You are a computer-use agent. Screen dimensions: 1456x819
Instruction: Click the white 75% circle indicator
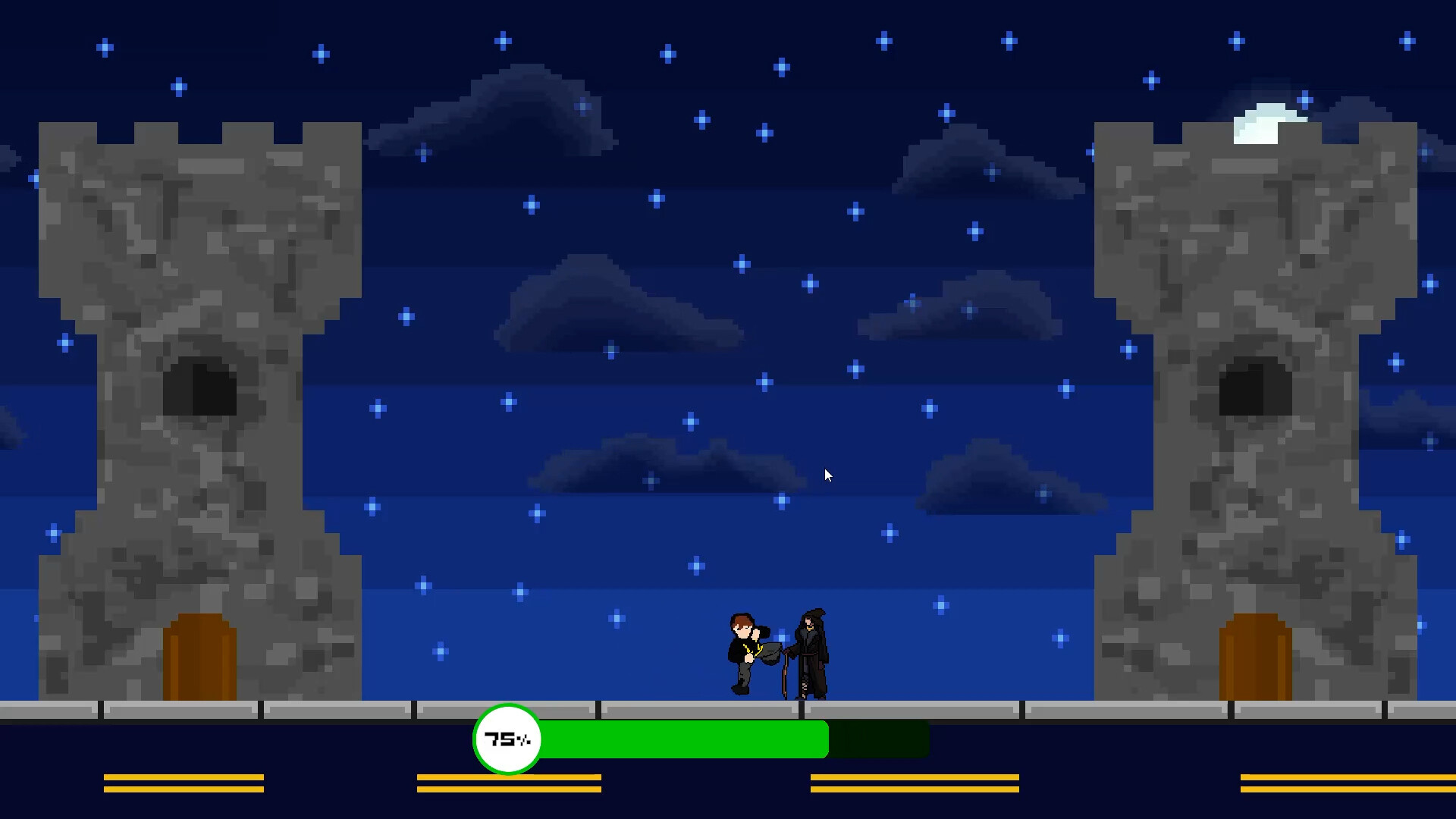[x=507, y=739]
